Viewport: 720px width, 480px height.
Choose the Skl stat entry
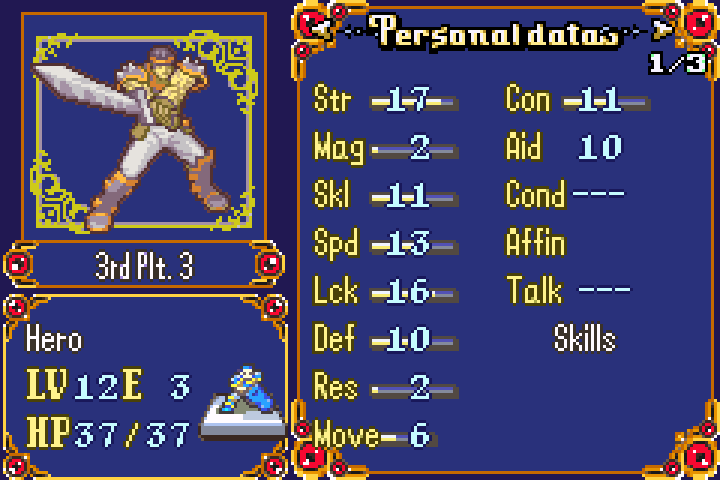[384, 196]
